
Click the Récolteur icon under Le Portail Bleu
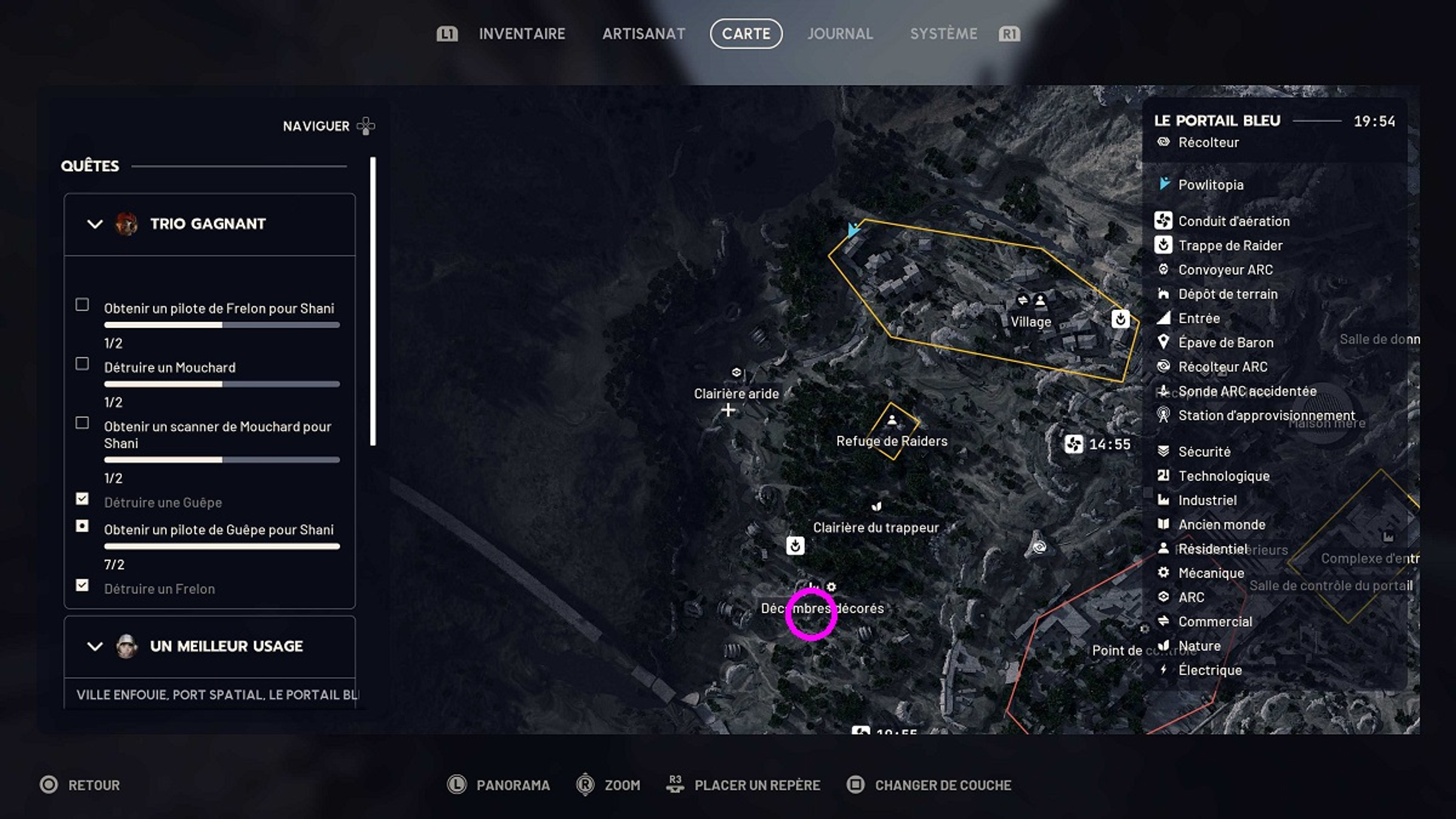point(1162,142)
